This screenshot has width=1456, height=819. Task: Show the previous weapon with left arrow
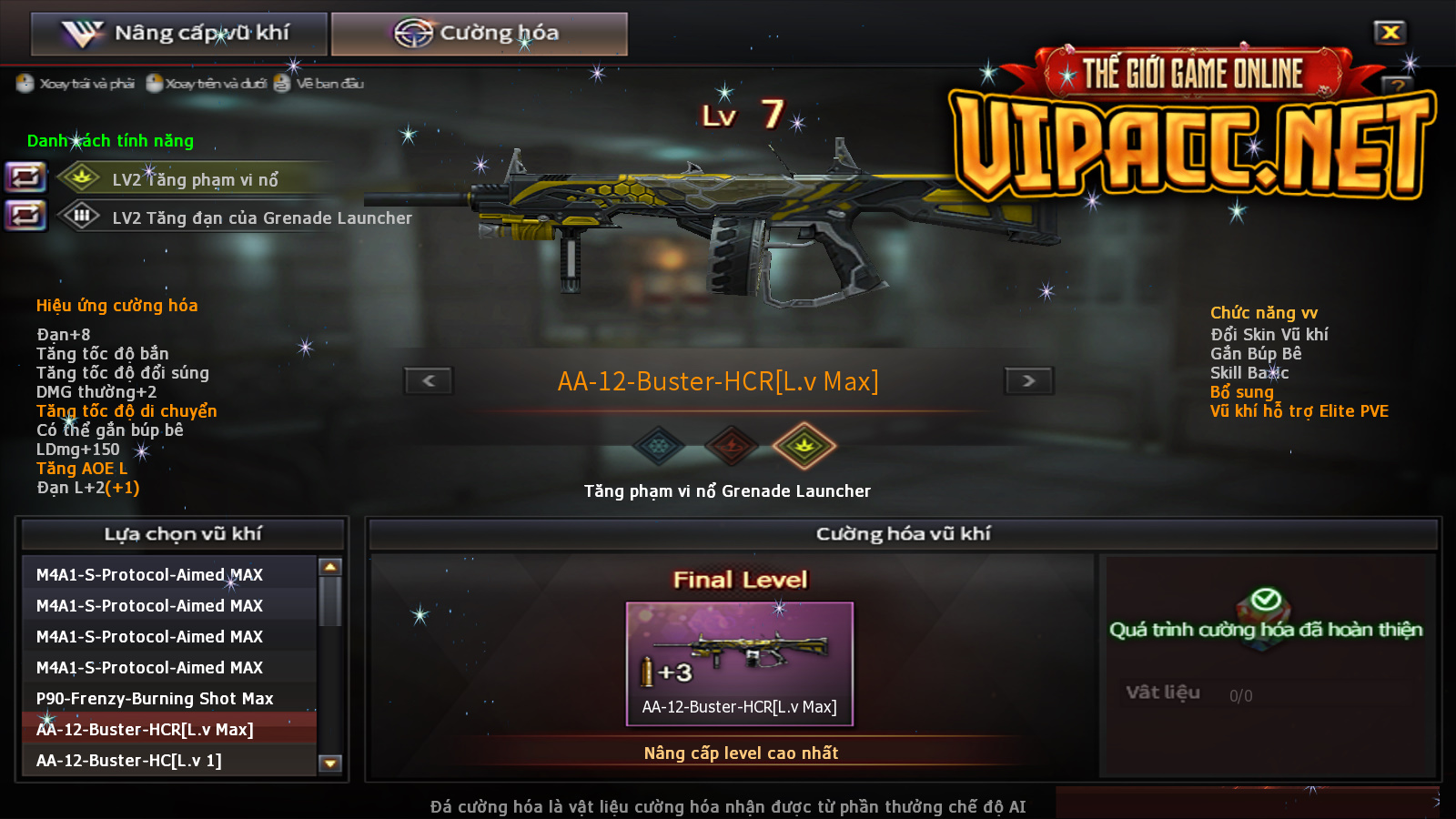coord(429,380)
